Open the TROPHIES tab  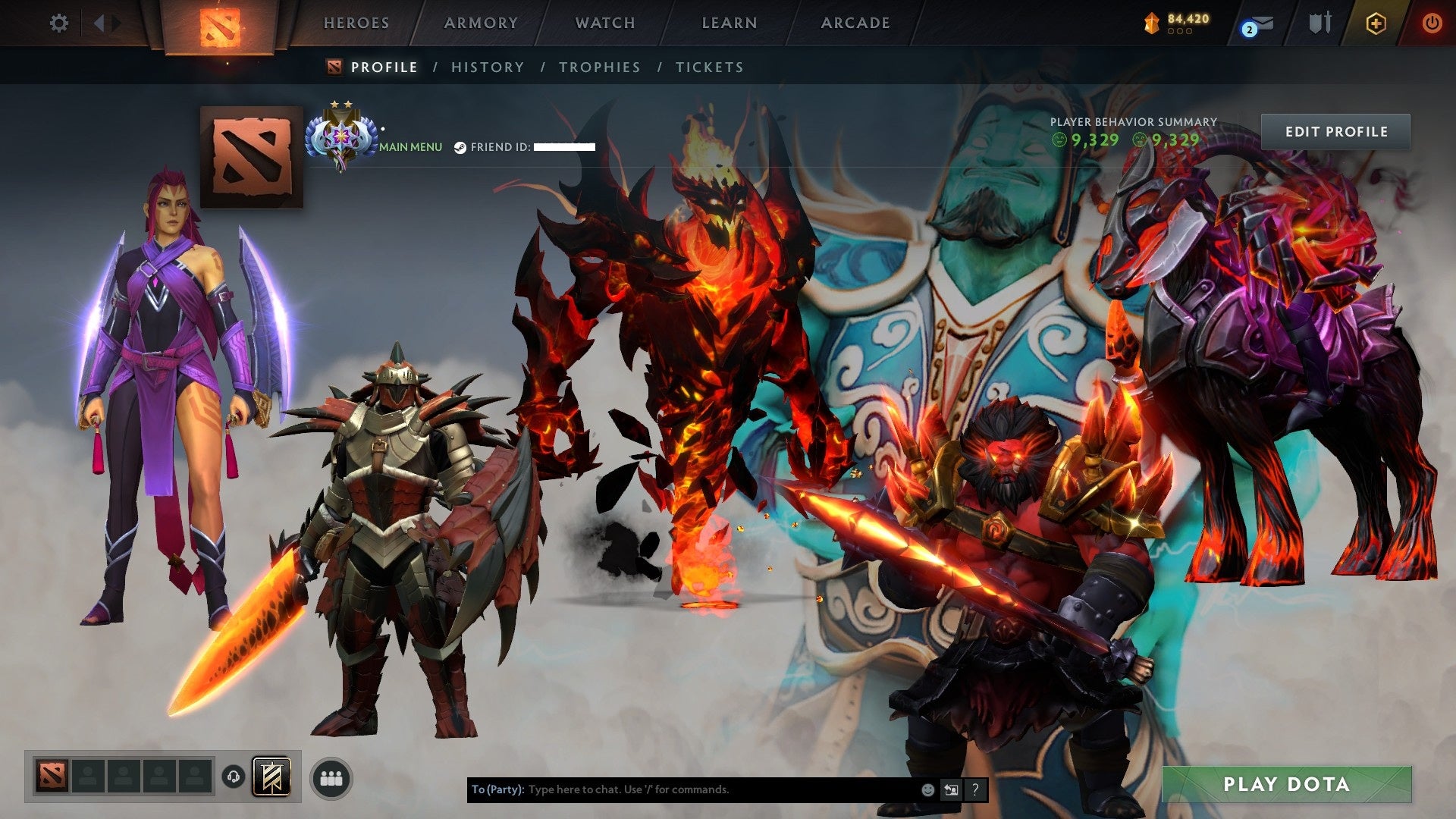[x=599, y=67]
